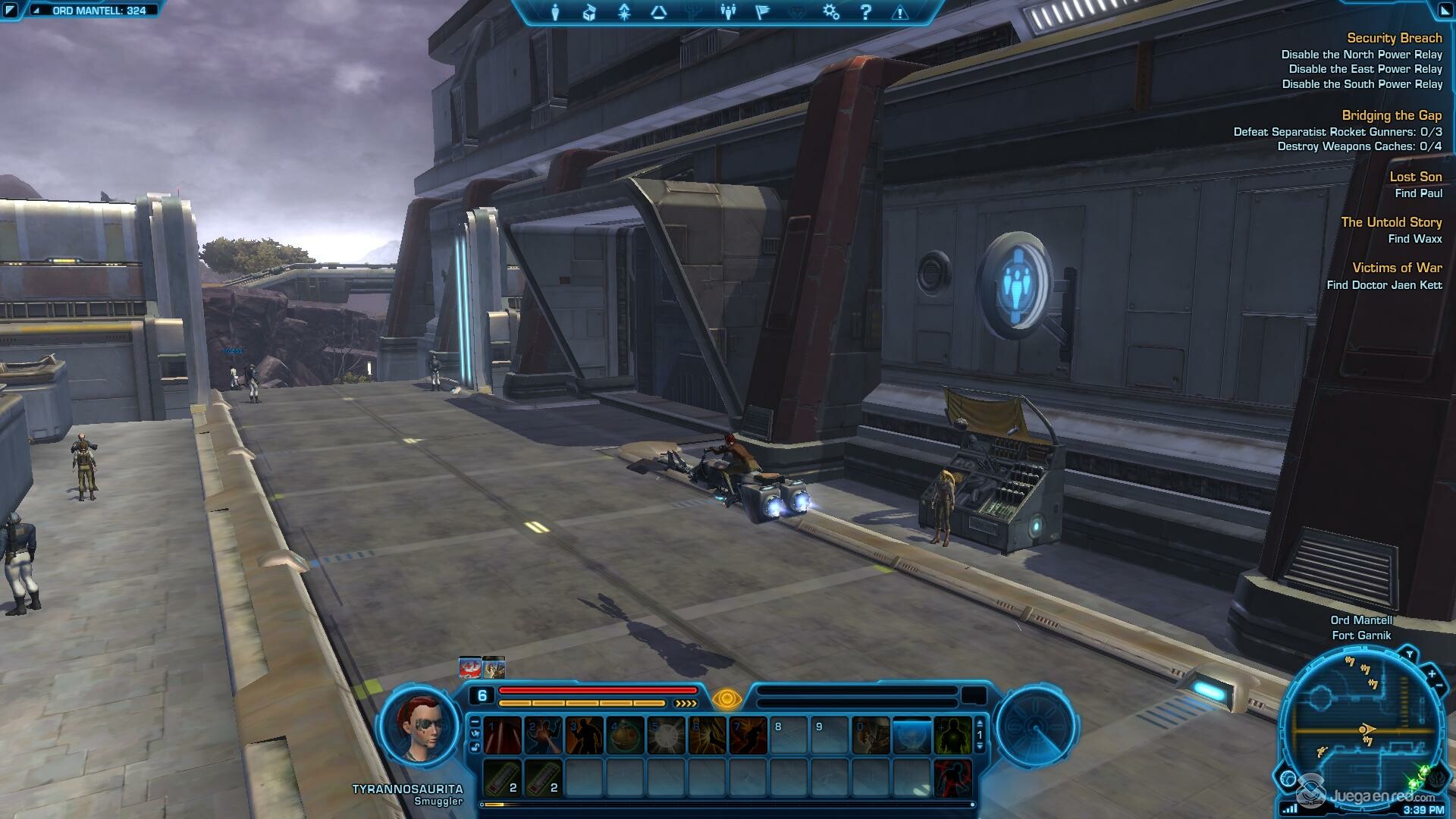Viewport: 1456px width, 819px height.
Task: Open the character sheet from the top menu
Action: [555, 12]
